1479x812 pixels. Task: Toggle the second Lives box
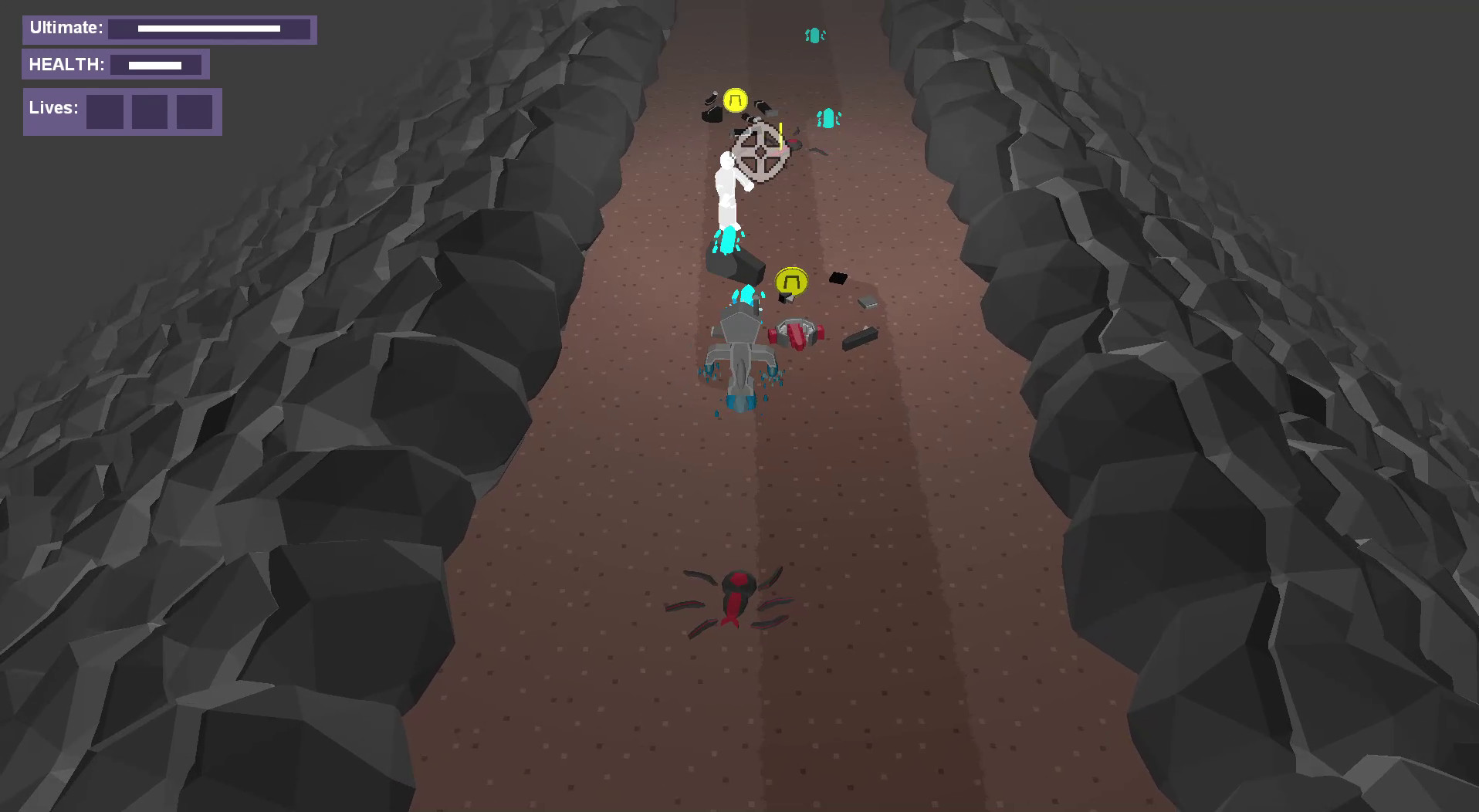click(149, 112)
